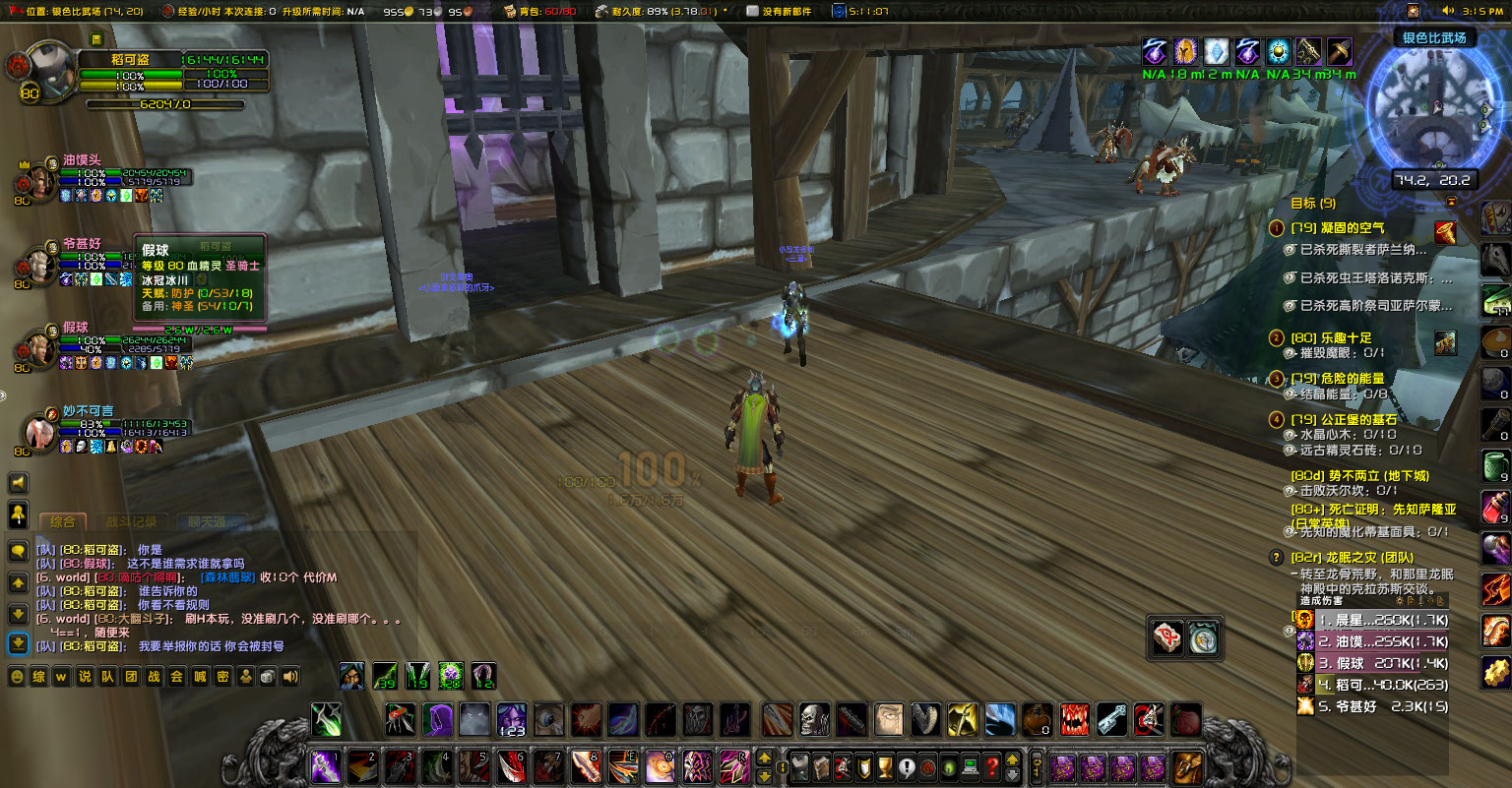Open the 聊天通 chat tab

click(212, 521)
